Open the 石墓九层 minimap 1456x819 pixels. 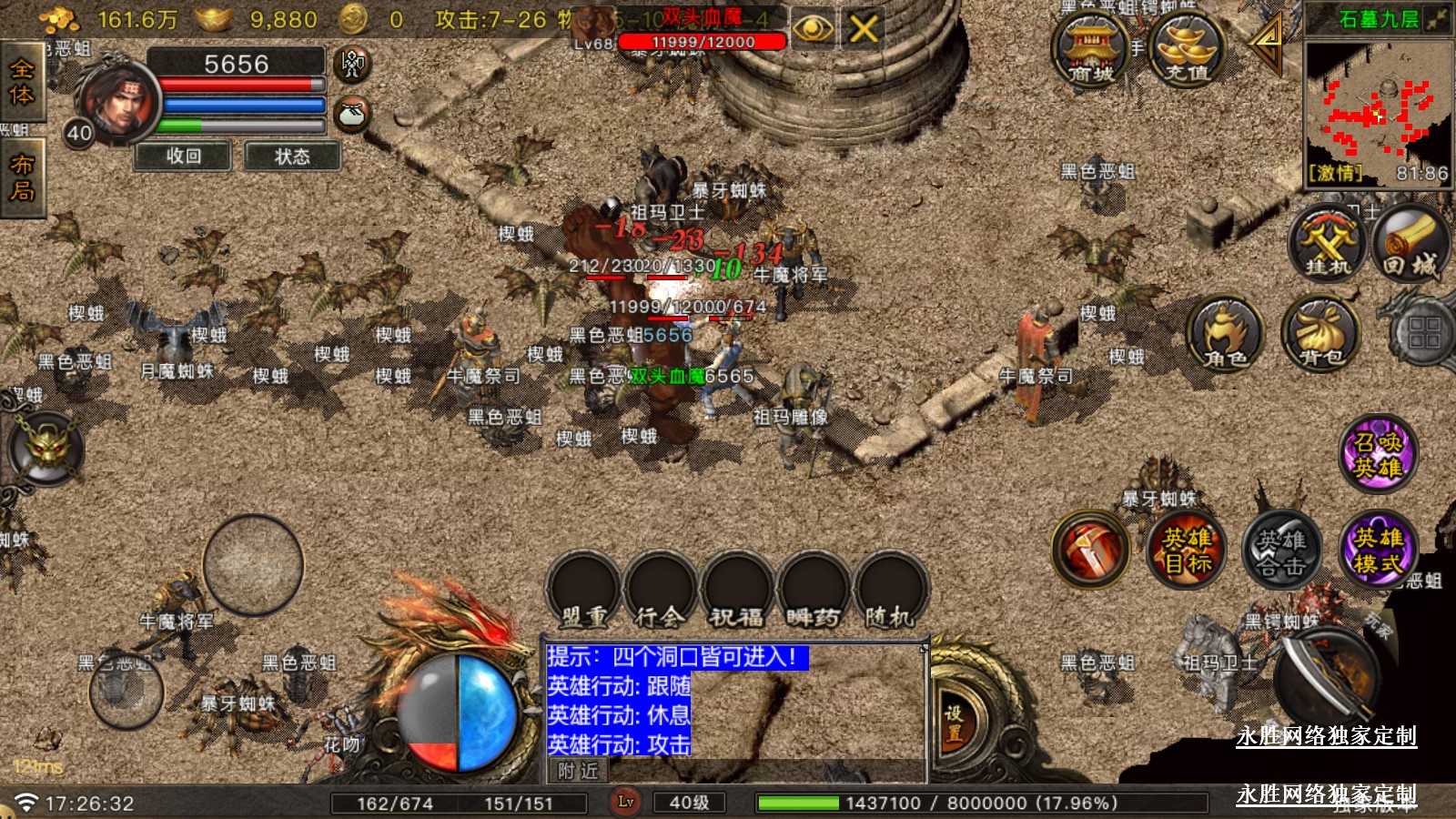tap(1378, 109)
